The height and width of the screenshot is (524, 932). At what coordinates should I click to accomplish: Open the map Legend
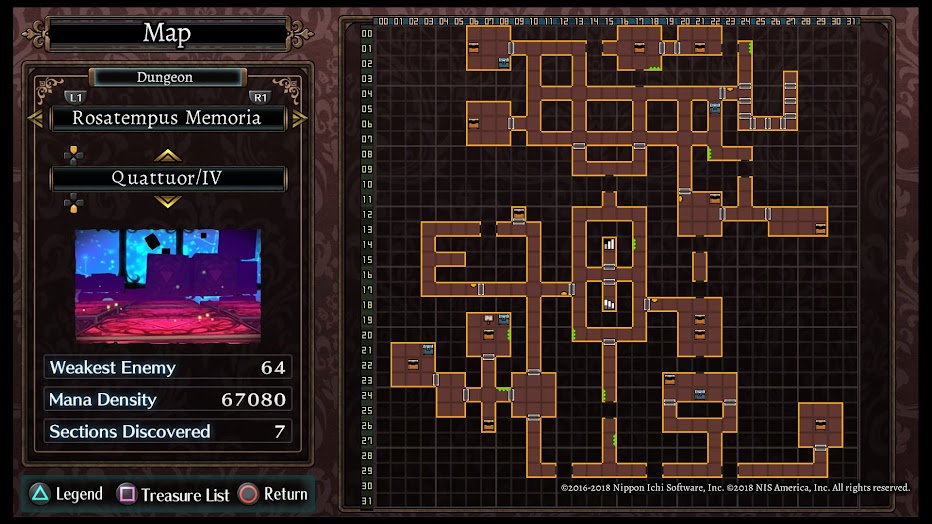[x=66, y=494]
